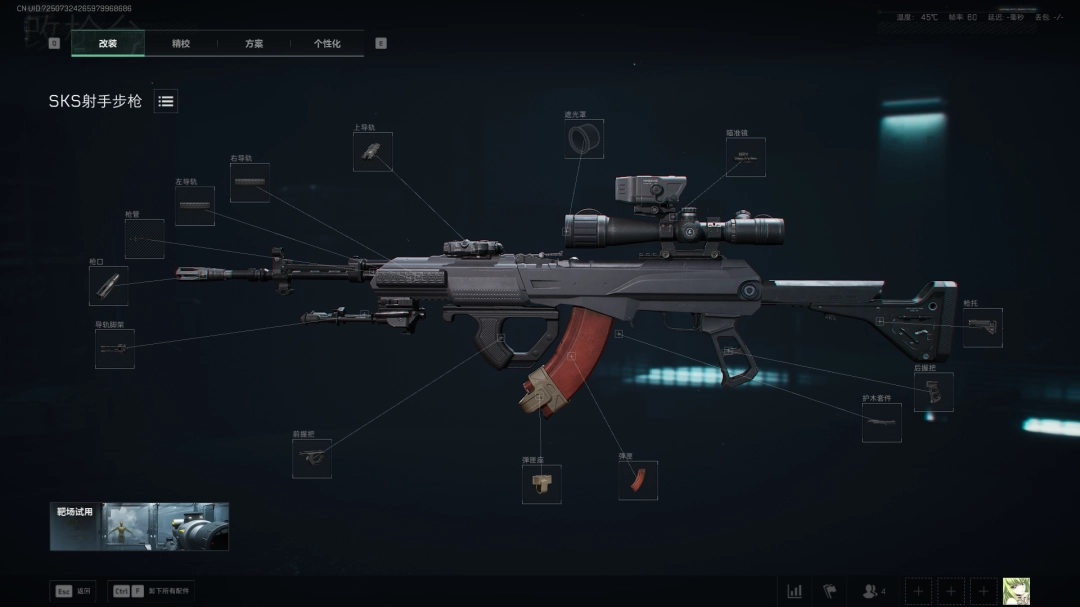Open the 方案 tab
1080x607 pixels.
point(254,44)
